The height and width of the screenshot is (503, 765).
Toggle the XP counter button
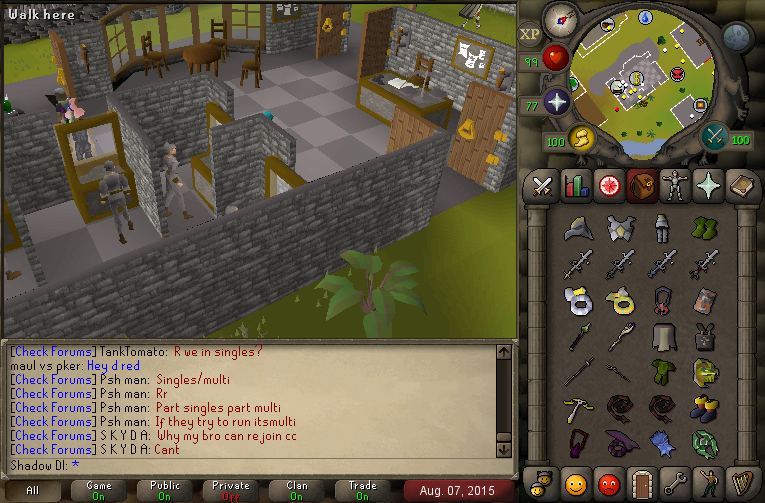[530, 34]
